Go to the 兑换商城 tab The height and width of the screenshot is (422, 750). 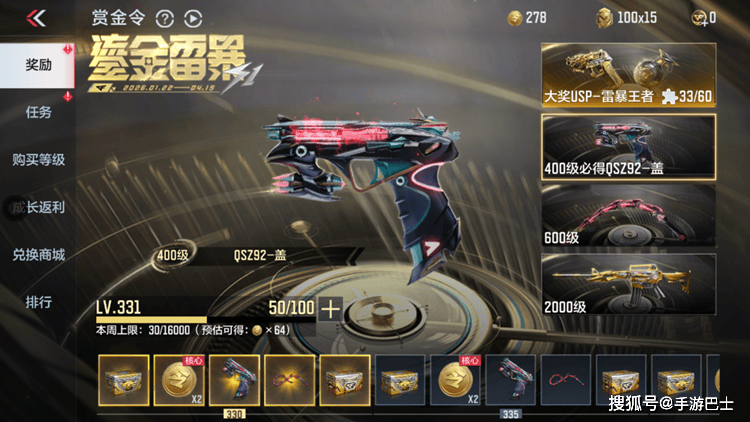39,254
